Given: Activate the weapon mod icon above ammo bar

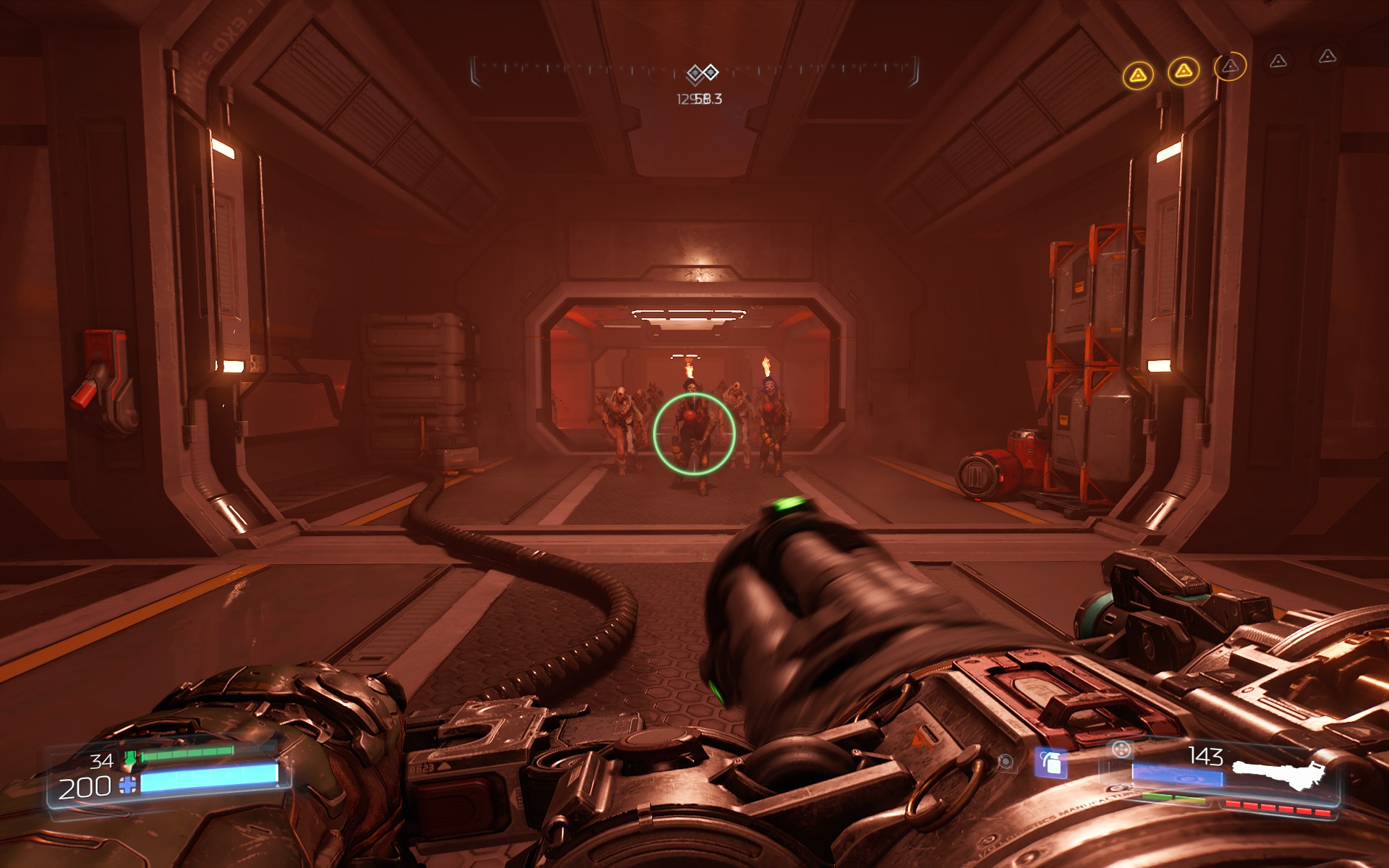Looking at the screenshot, I should click(1121, 750).
